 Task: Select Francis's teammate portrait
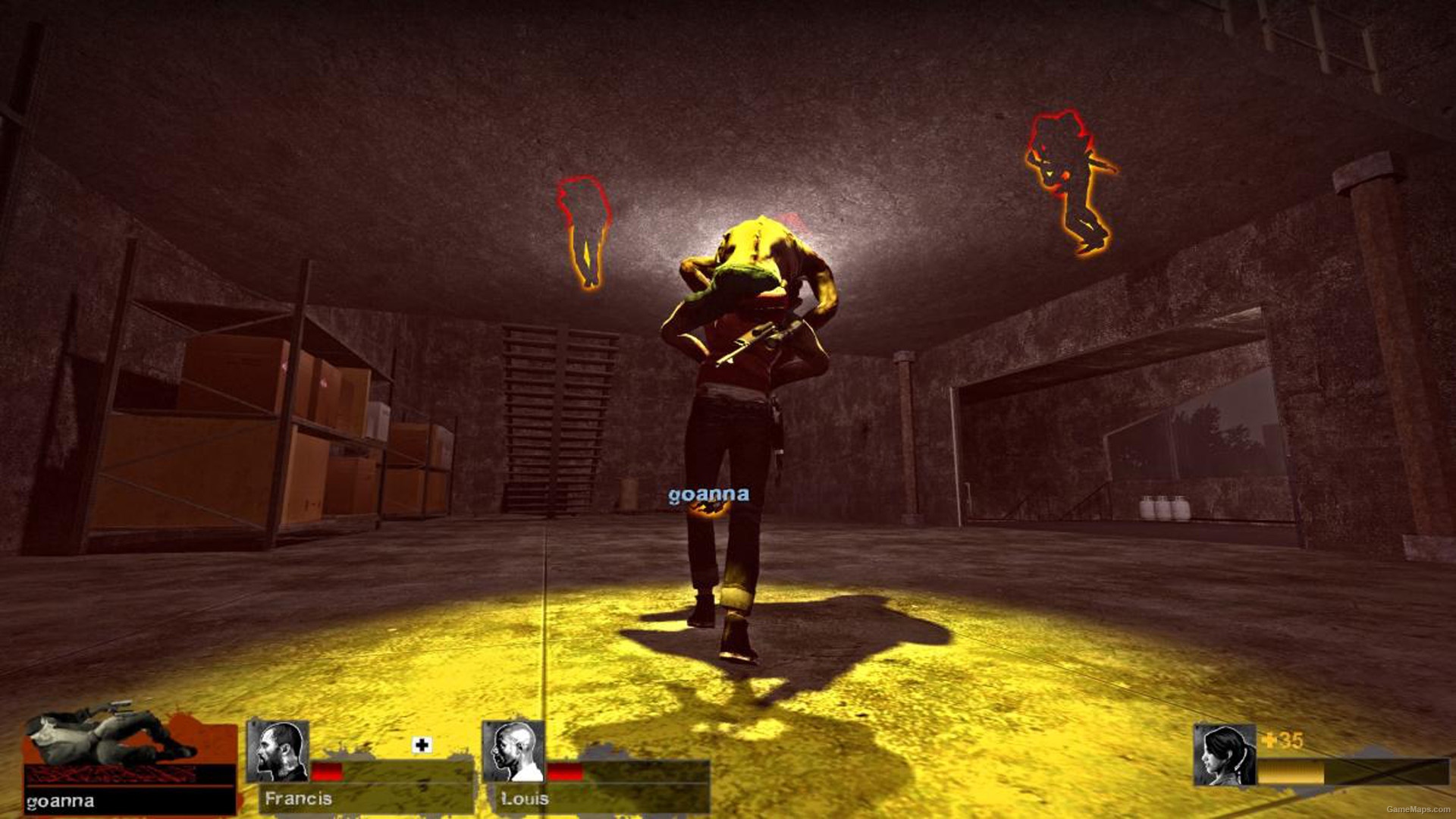[x=278, y=751]
